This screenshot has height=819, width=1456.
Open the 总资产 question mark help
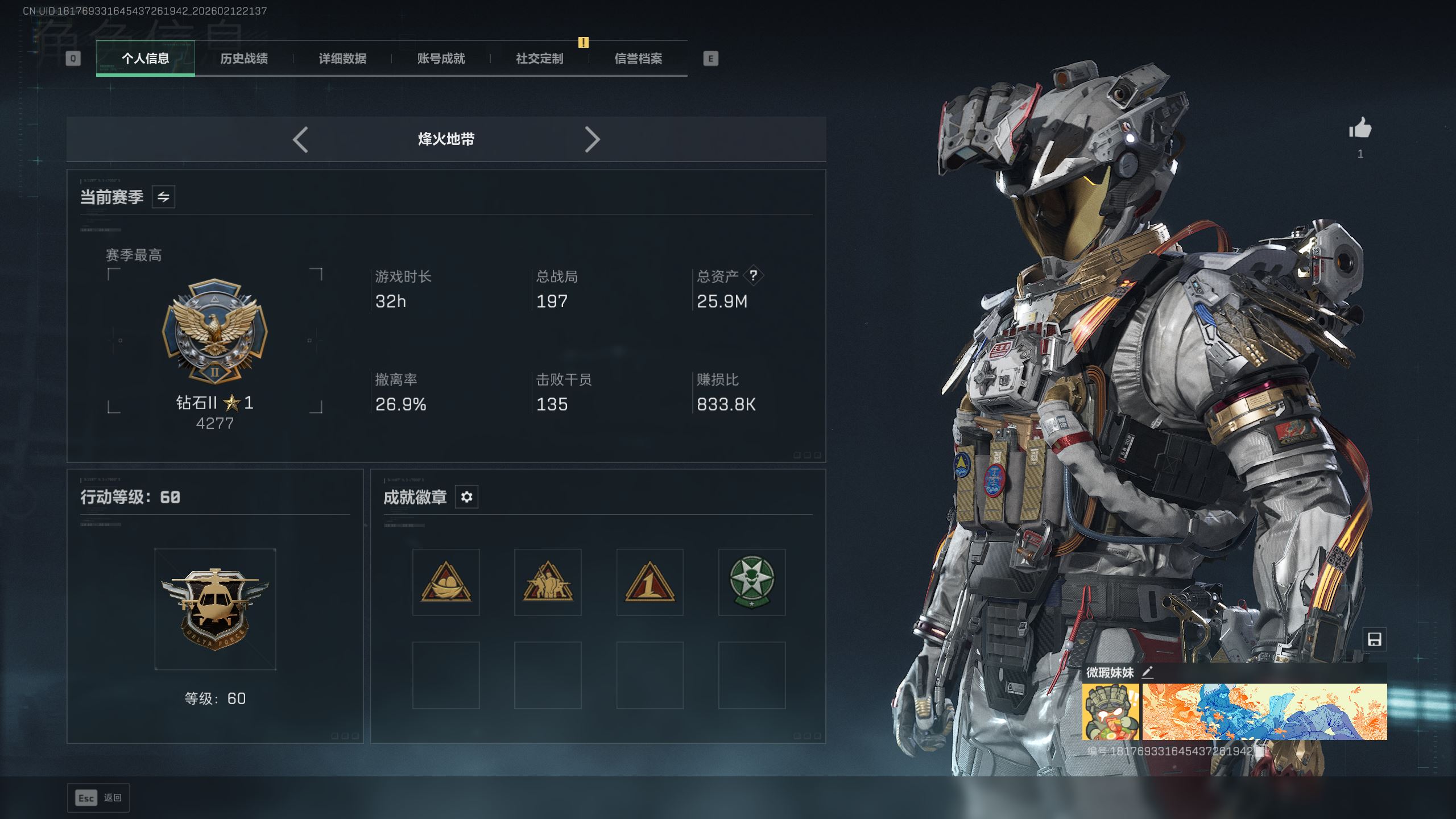pos(753,276)
